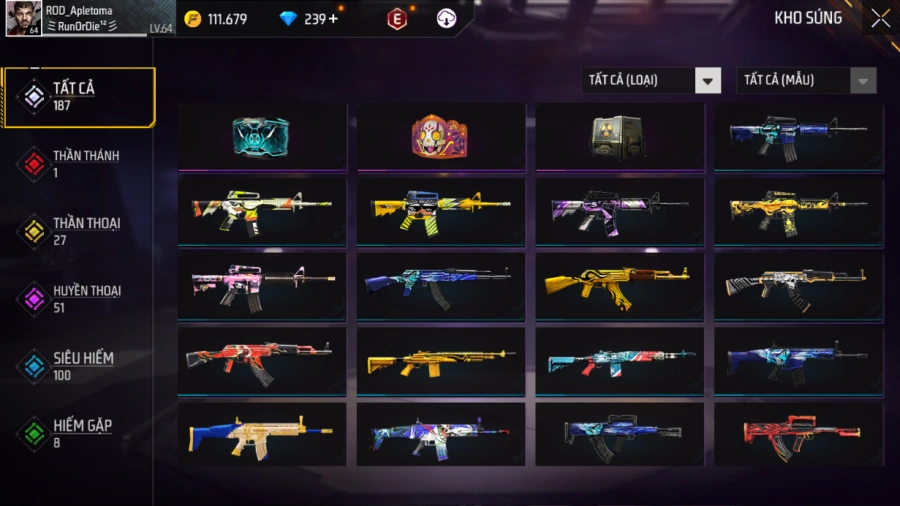This screenshot has width=900, height=506.
Task: Open the gold coin balance
Action: pos(215,19)
